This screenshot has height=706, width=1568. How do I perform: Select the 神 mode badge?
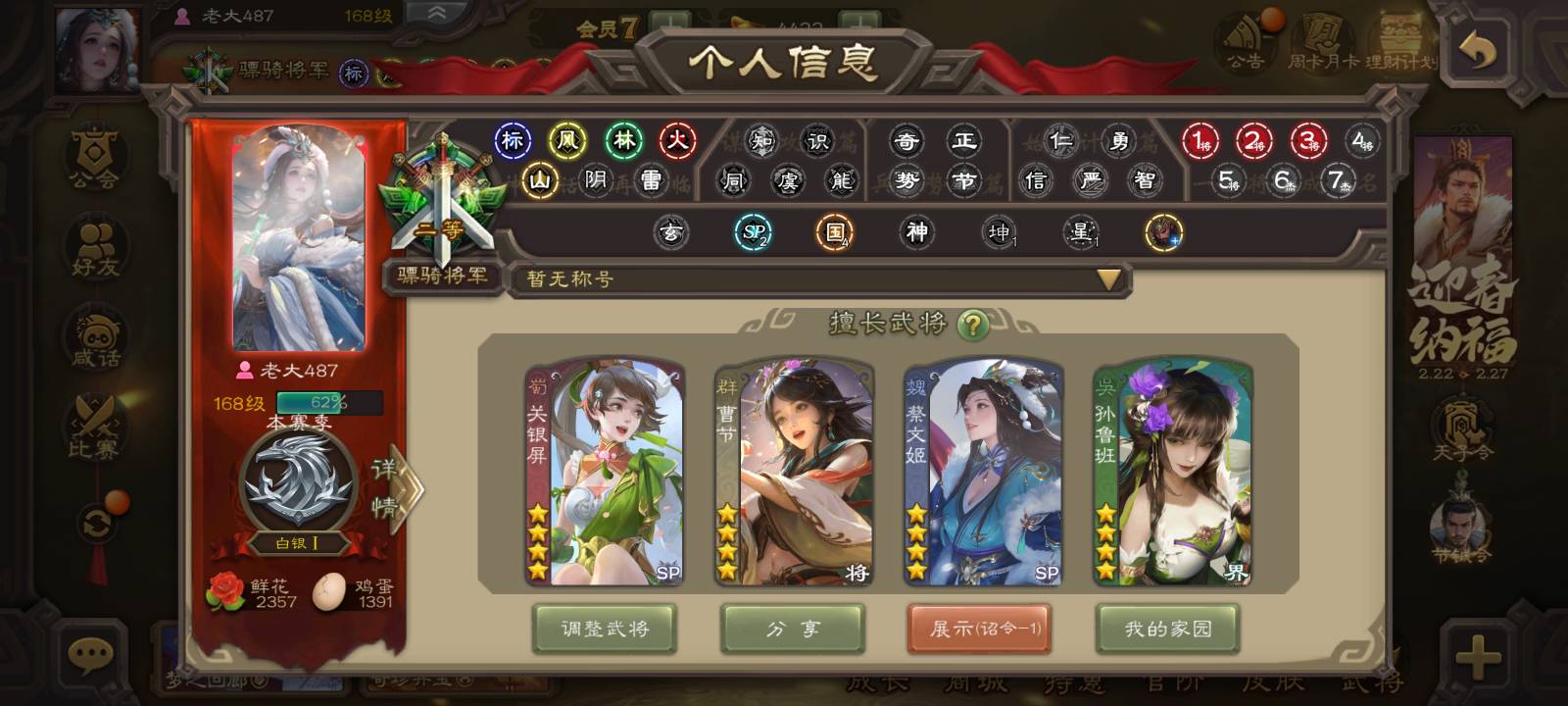(x=916, y=232)
